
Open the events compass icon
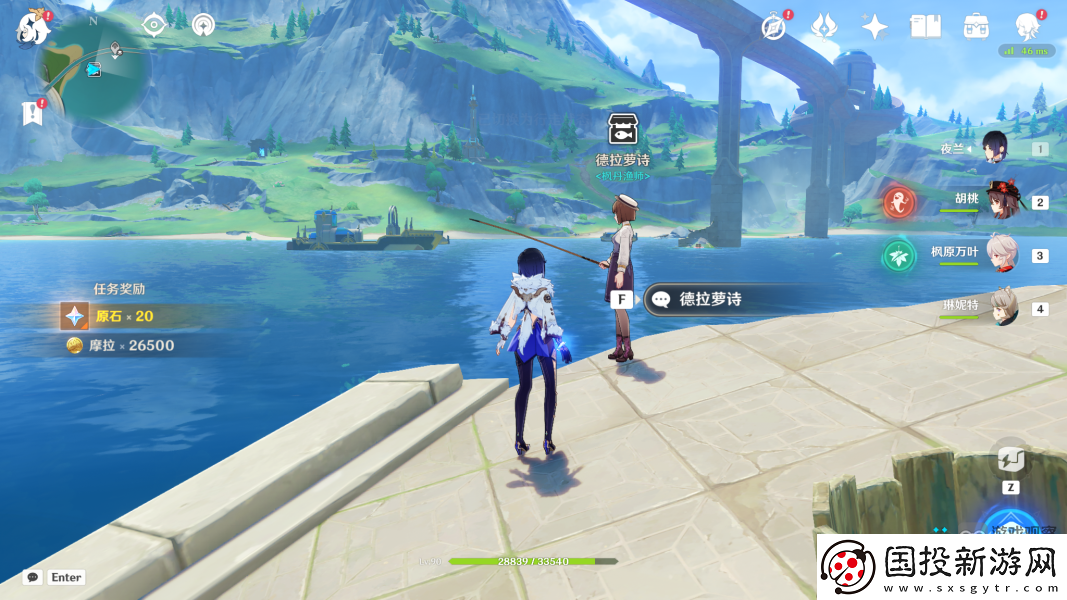773,27
